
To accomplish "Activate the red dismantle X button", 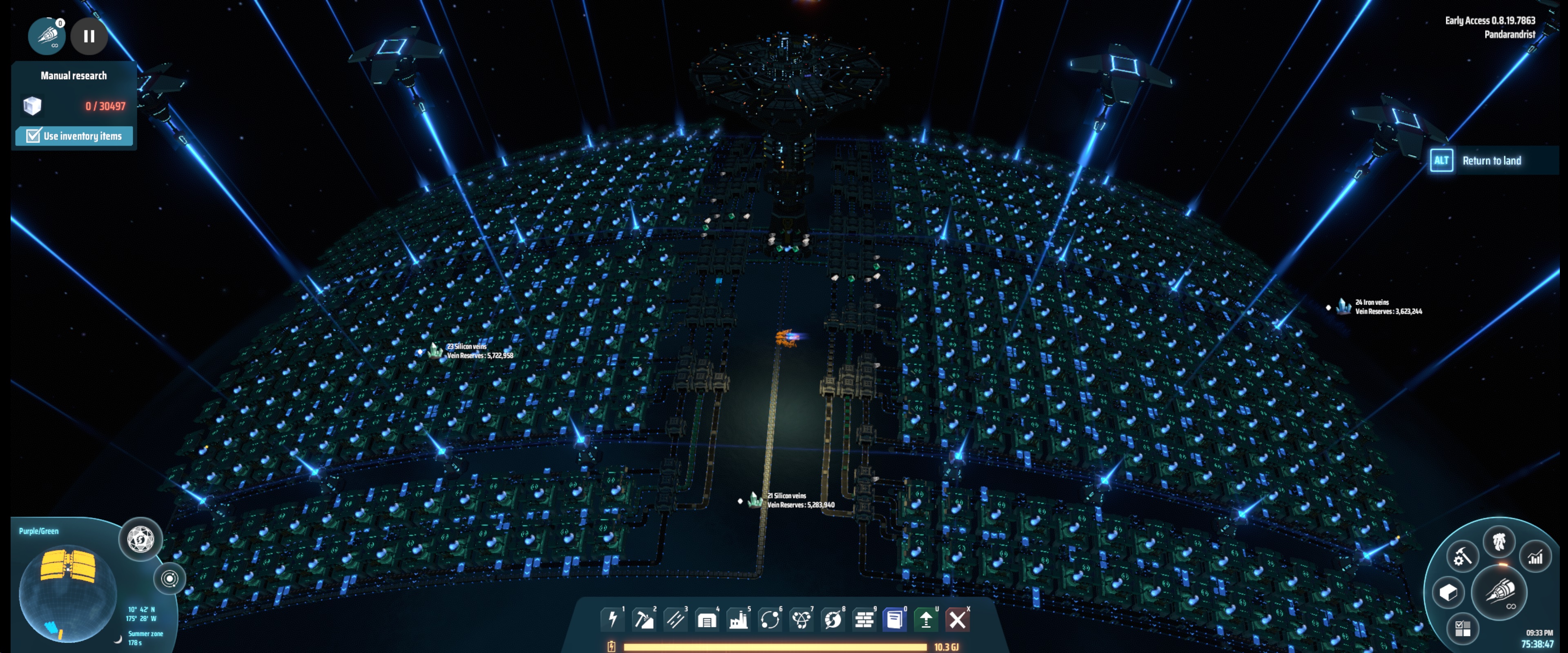I will click(x=958, y=620).
